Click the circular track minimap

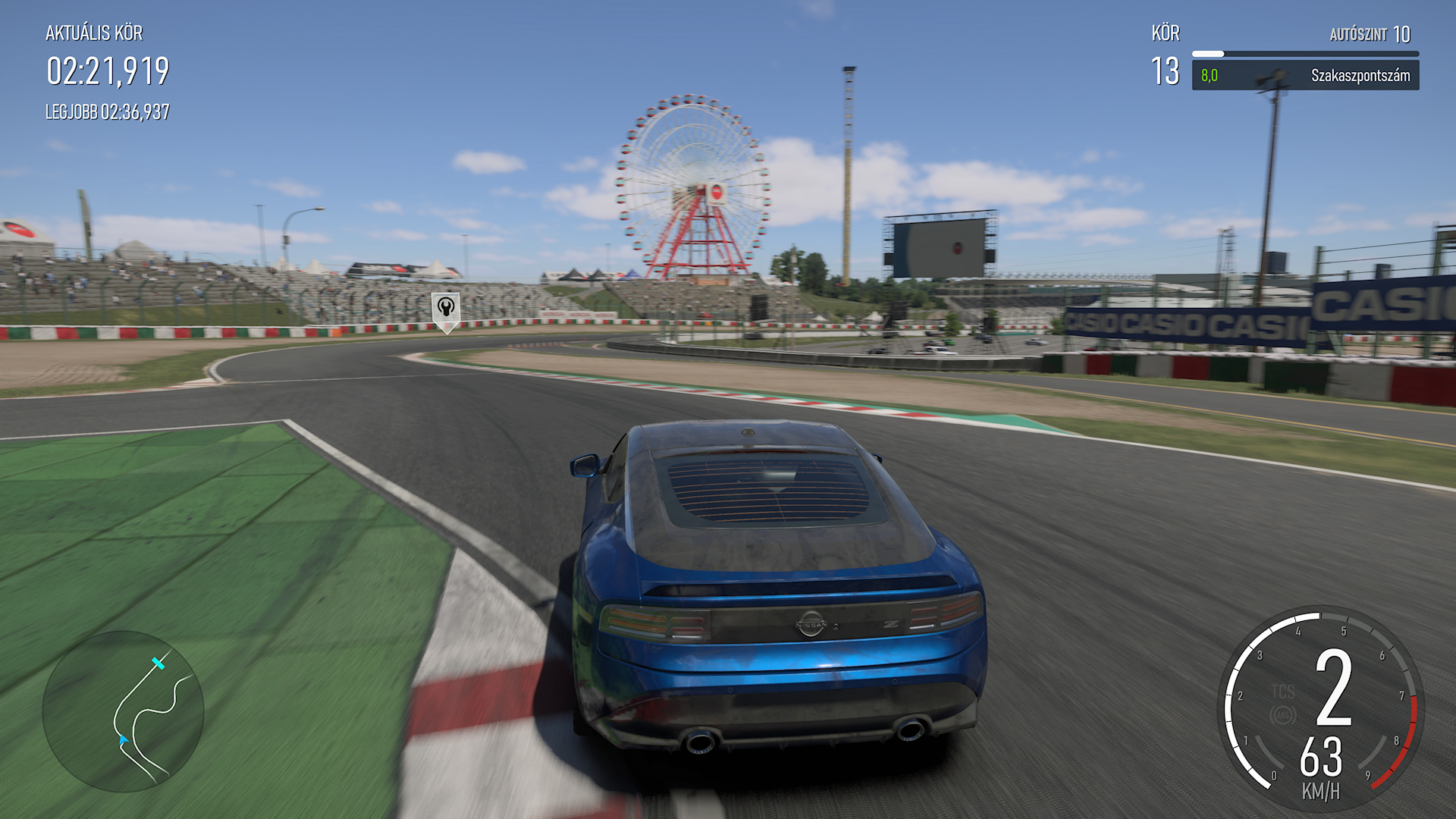123,711
